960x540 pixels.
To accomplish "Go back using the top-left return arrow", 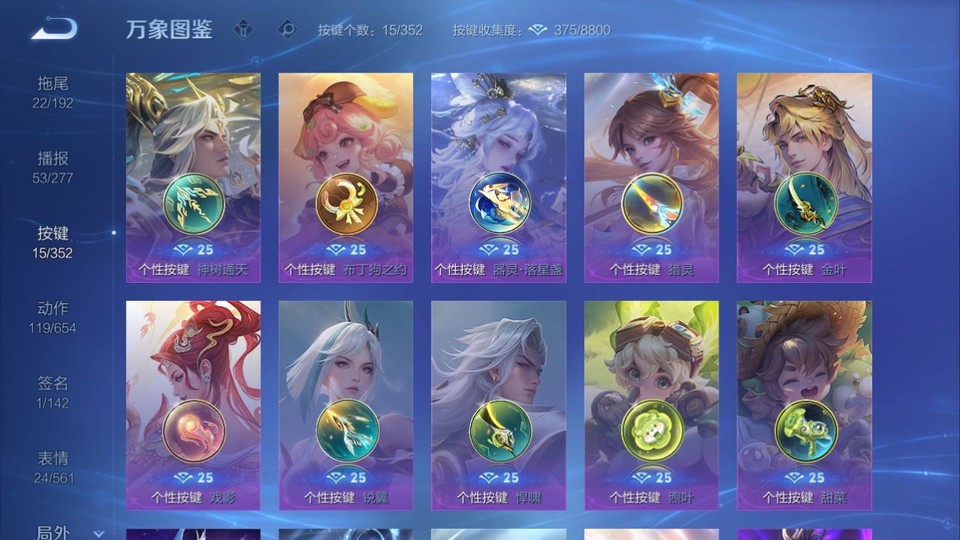I will click(x=54, y=29).
